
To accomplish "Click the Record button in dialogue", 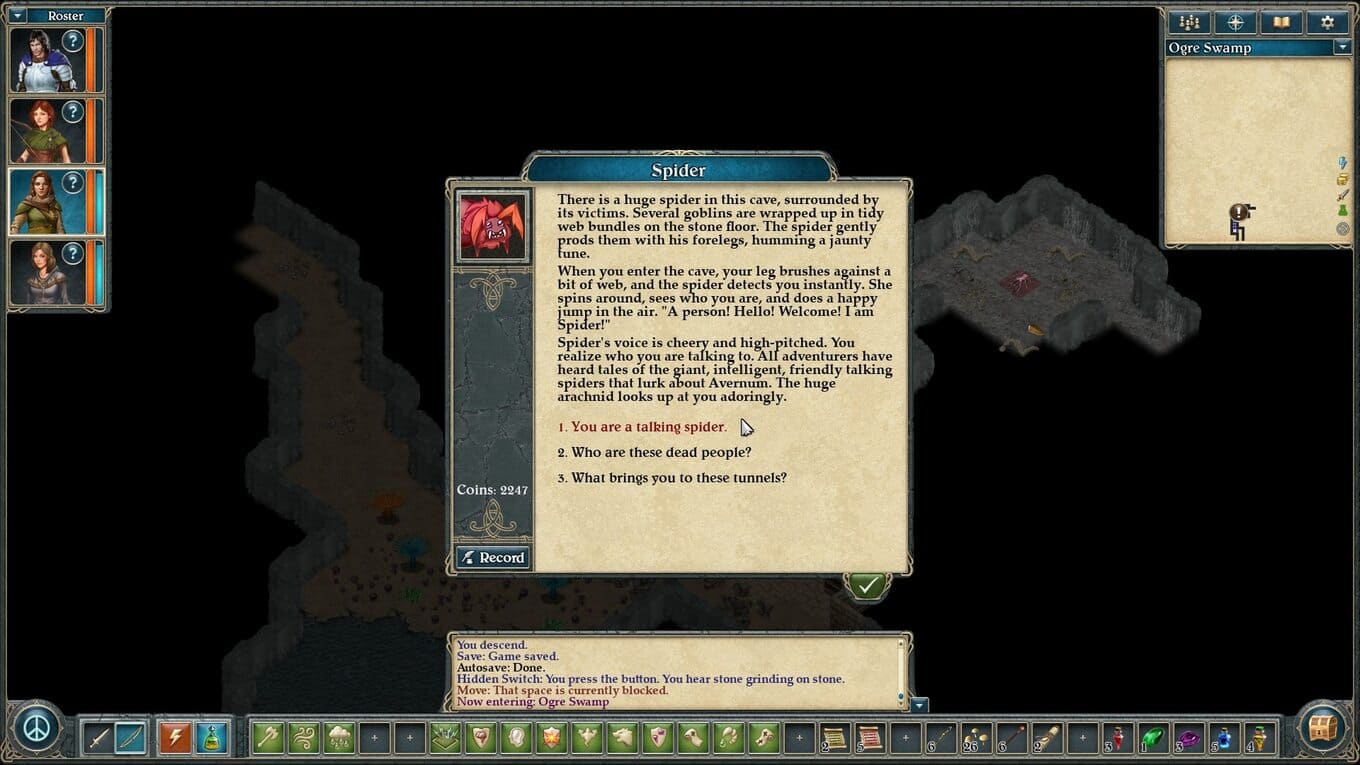I will [x=492, y=558].
